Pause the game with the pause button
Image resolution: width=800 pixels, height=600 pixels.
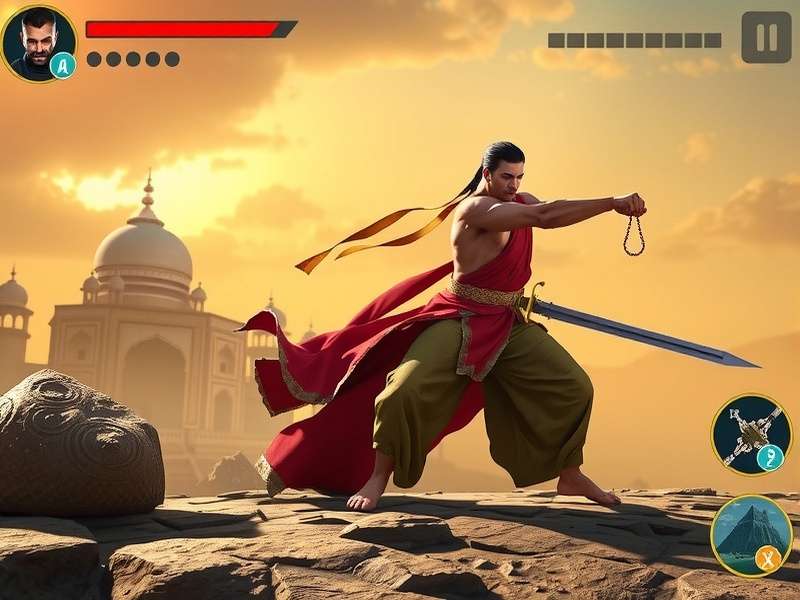[766, 37]
